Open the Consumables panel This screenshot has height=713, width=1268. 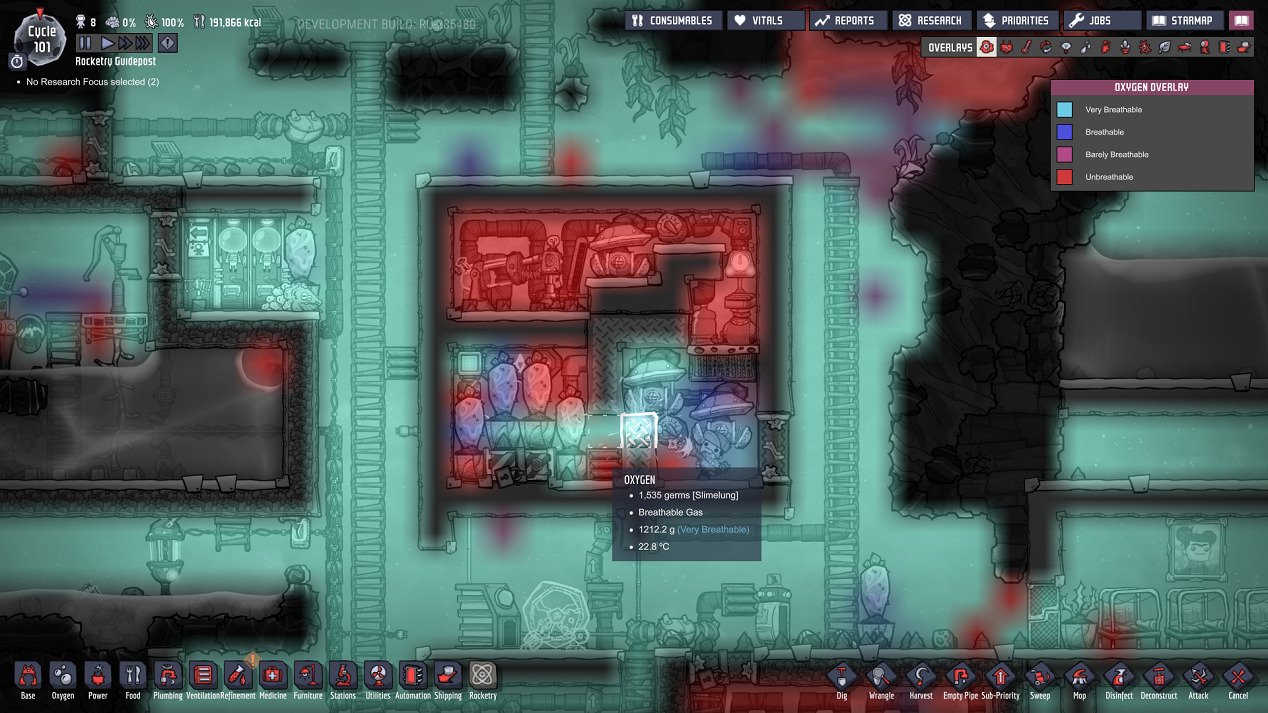coord(673,20)
